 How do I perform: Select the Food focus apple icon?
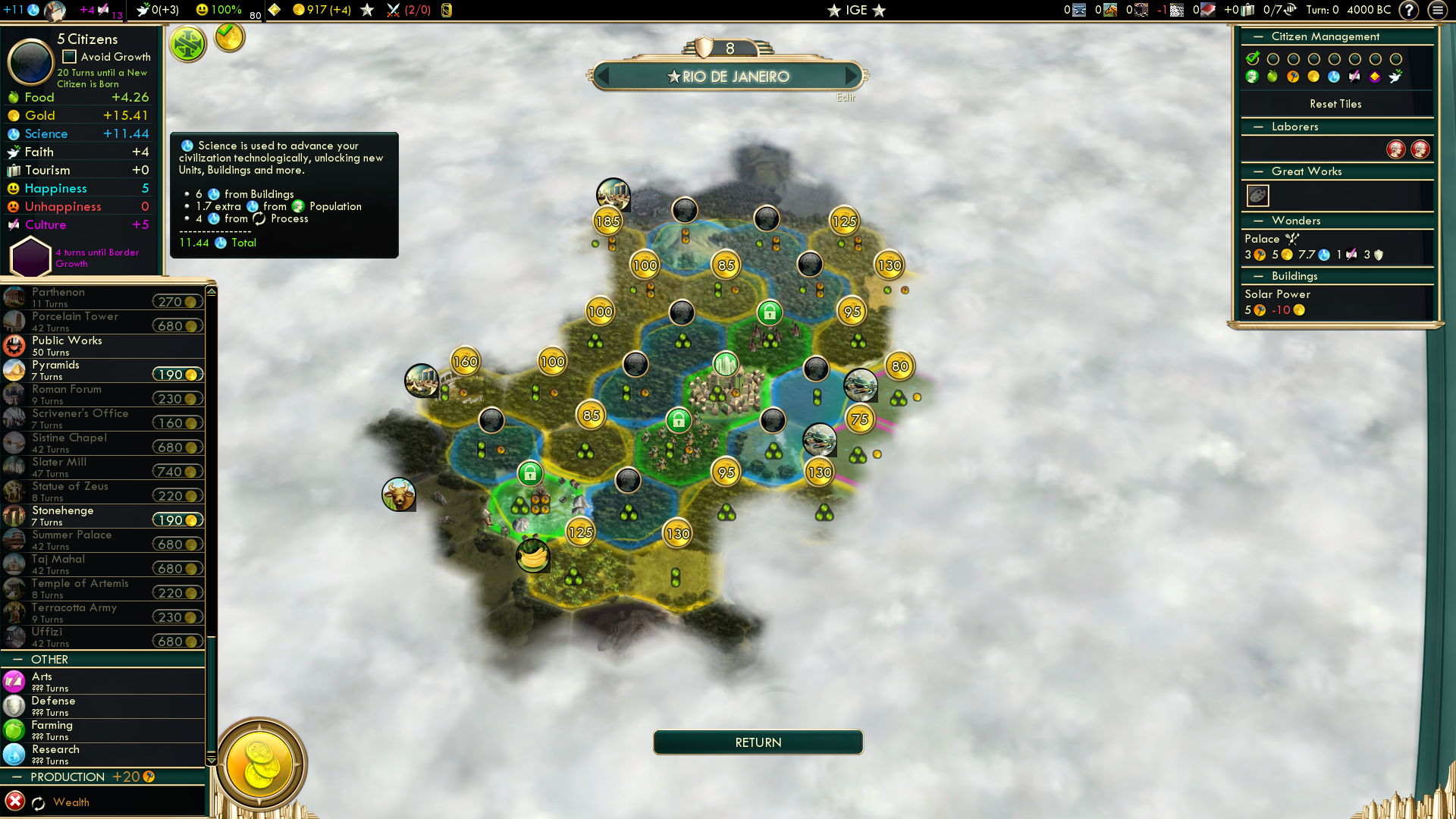1272,77
